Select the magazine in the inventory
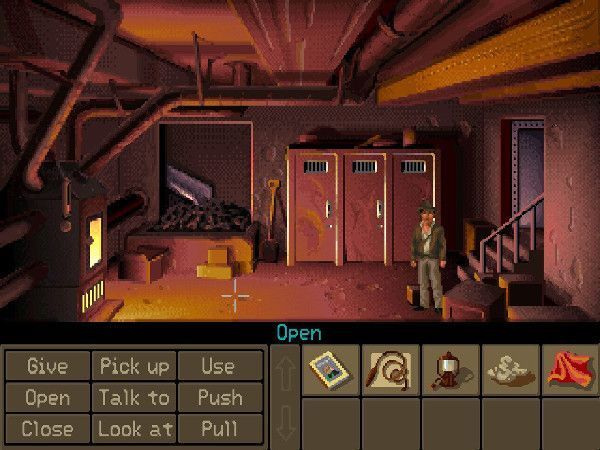 330,370
